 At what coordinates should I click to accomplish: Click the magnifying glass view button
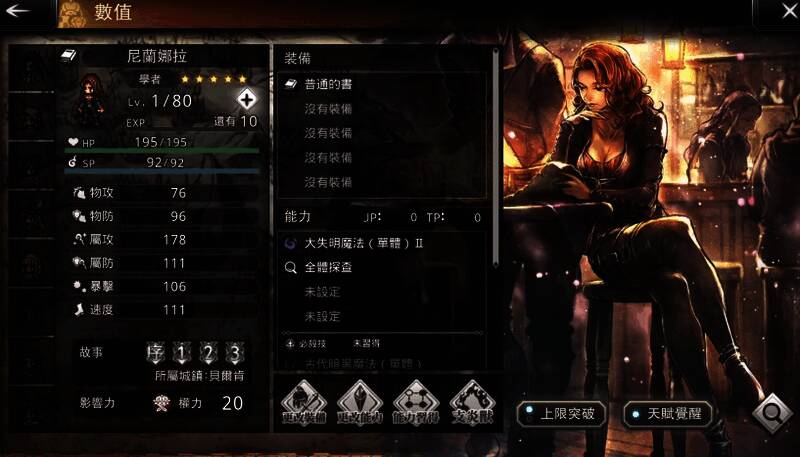(x=772, y=413)
